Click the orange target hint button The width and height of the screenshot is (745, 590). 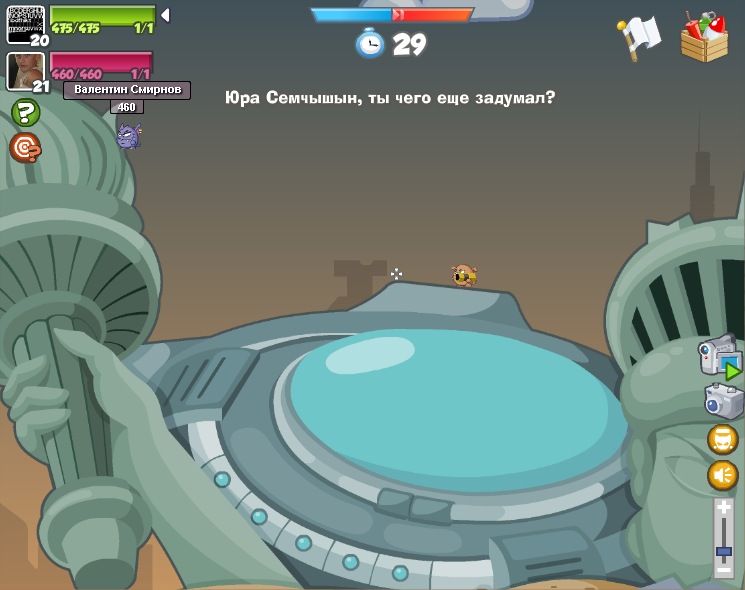25,148
